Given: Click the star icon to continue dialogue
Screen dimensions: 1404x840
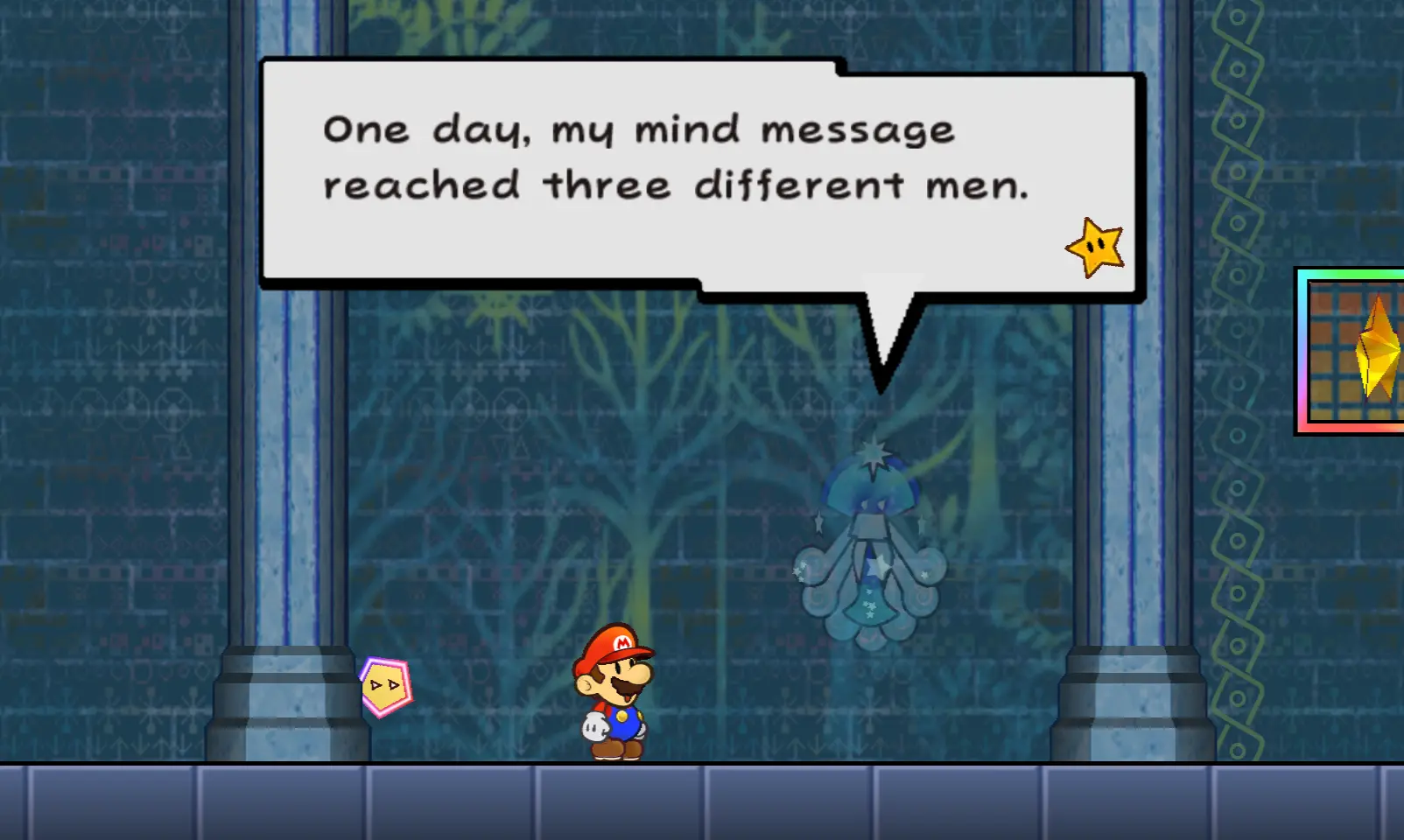Looking at the screenshot, I should click(x=1095, y=248).
